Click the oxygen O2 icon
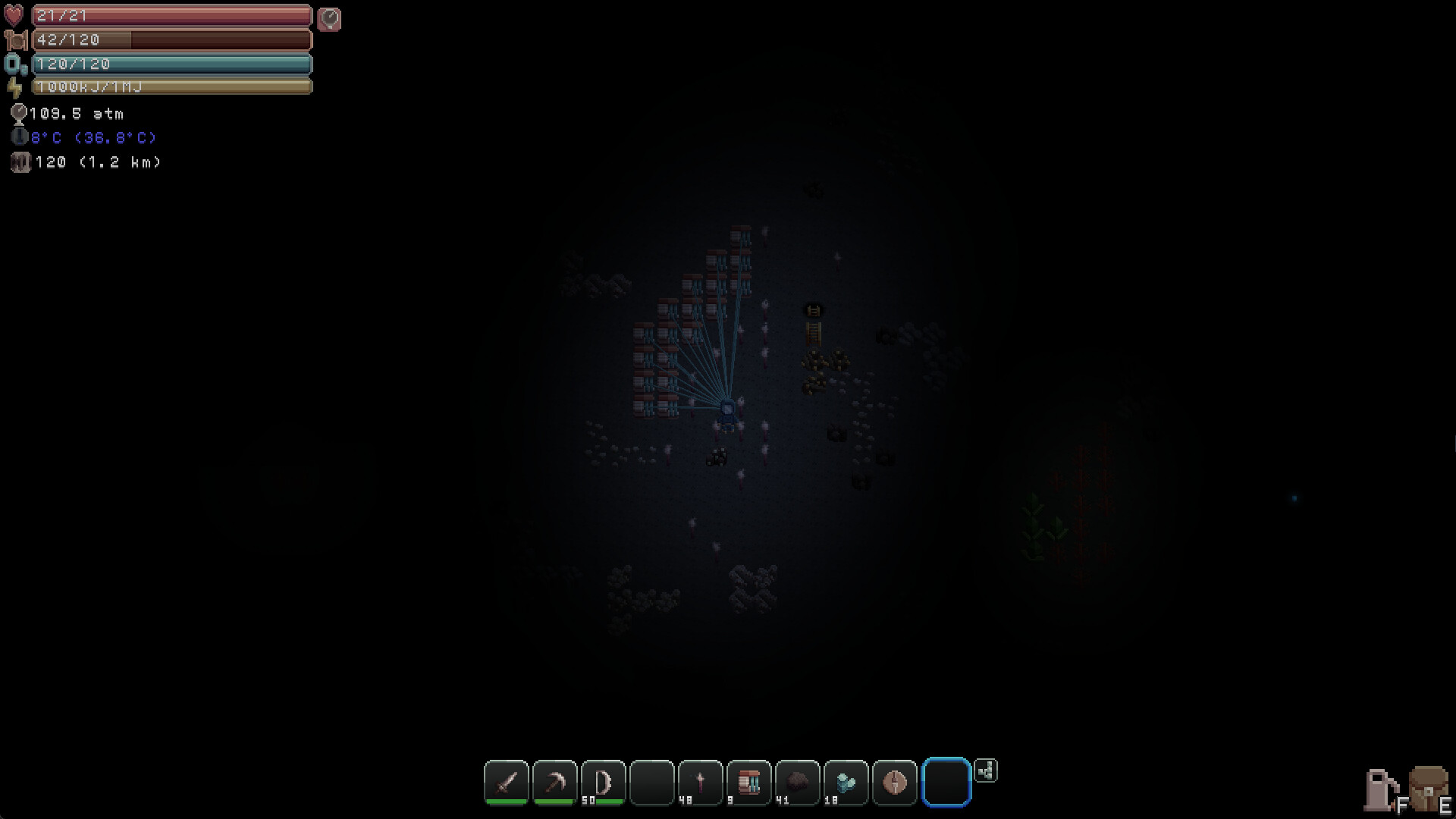1456x819 pixels. (x=14, y=64)
